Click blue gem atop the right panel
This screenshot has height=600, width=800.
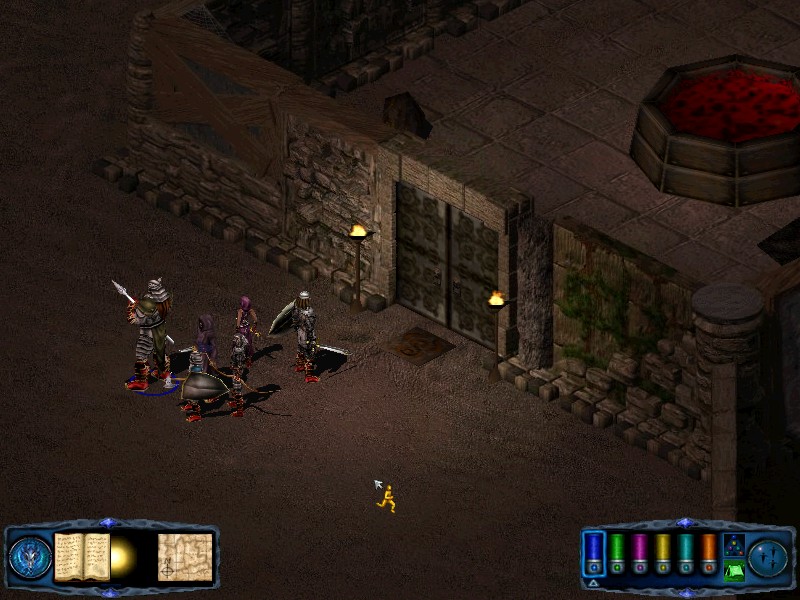coord(685,522)
